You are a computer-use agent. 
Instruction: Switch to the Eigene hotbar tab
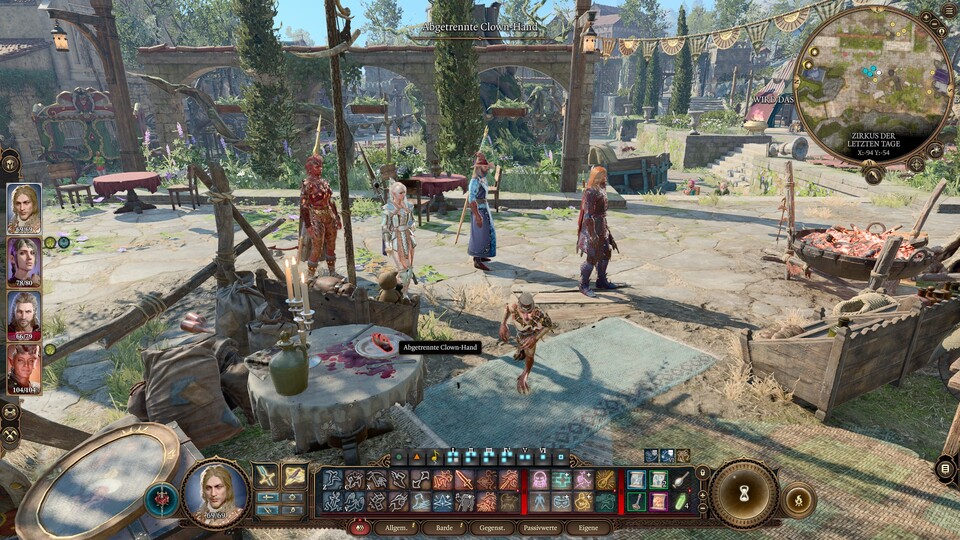click(590, 527)
